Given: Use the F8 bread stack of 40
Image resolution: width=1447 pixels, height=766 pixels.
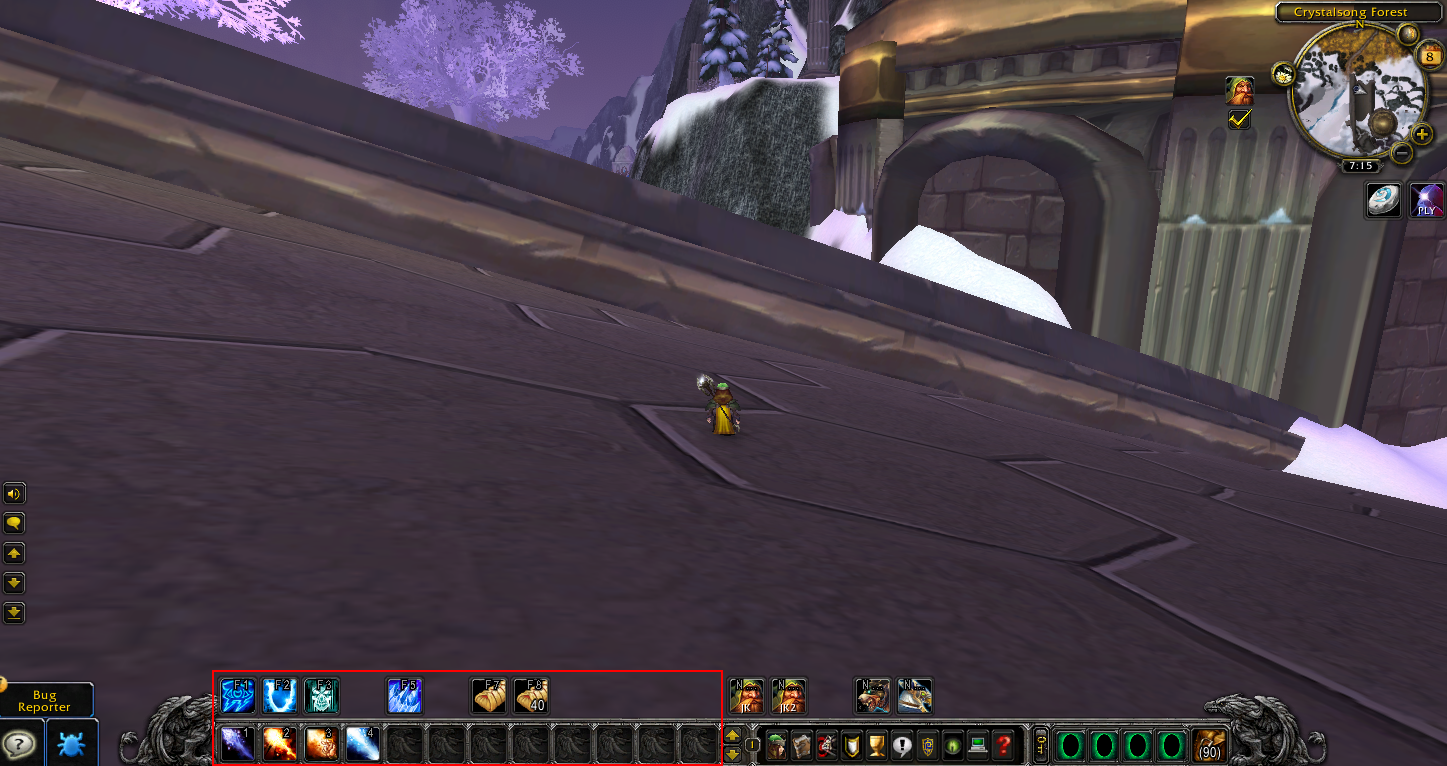Looking at the screenshot, I should tap(531, 695).
